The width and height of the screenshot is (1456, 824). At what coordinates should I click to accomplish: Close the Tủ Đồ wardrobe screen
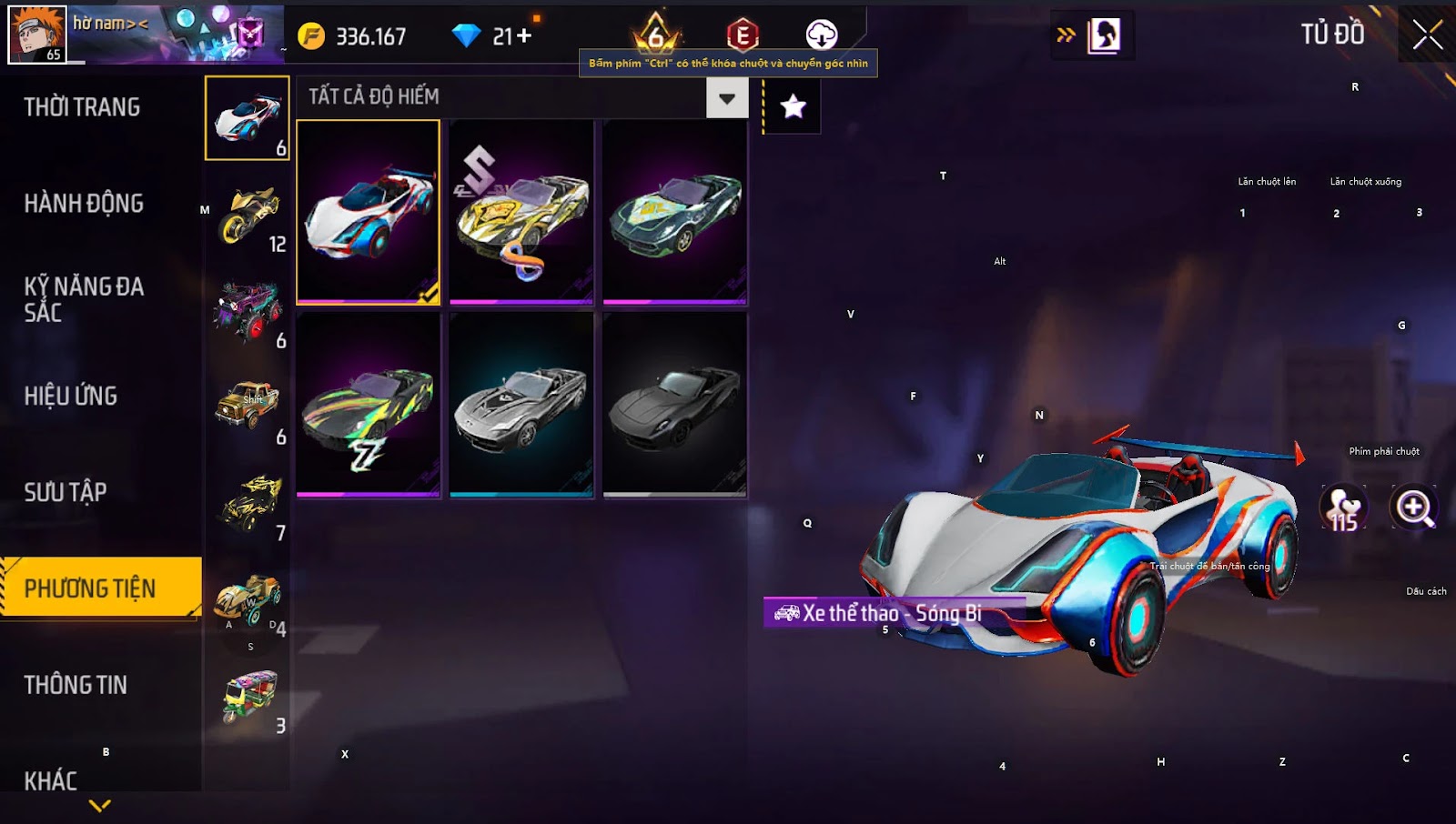(1427, 35)
